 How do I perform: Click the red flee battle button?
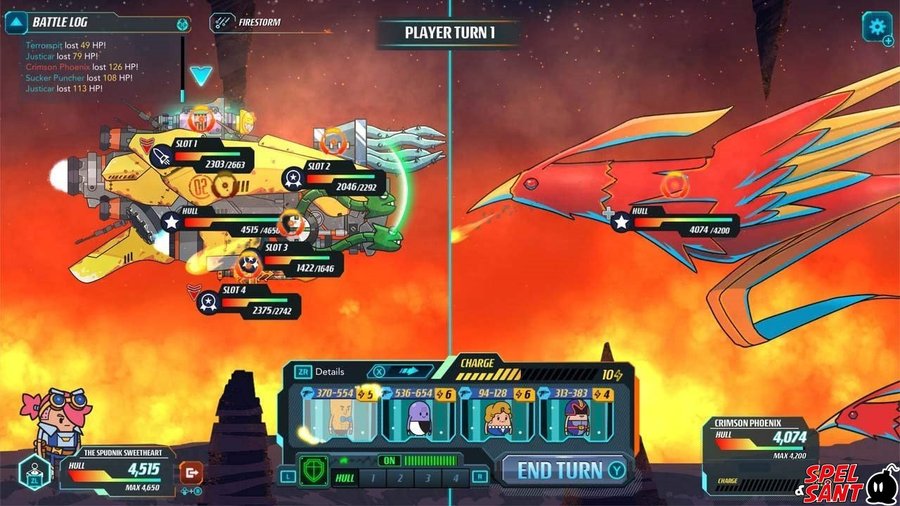click(x=190, y=472)
